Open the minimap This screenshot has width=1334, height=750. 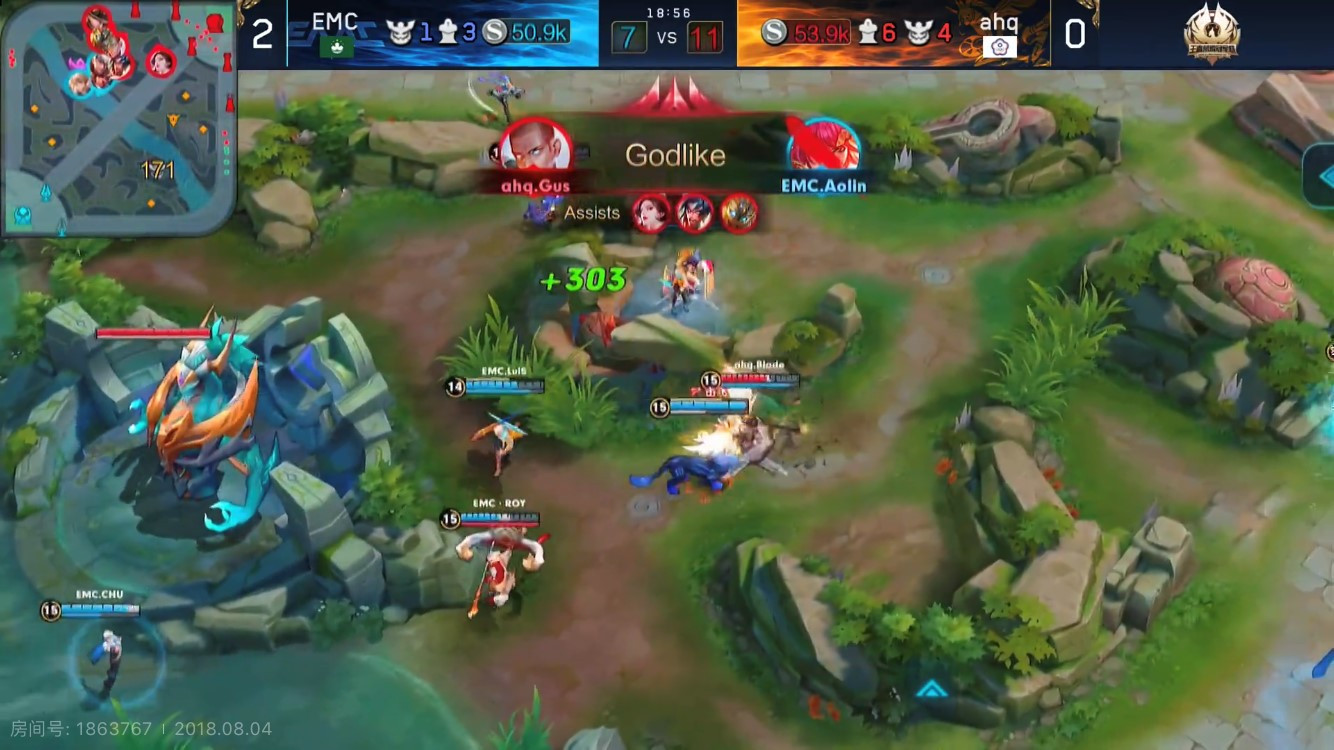[x=118, y=118]
